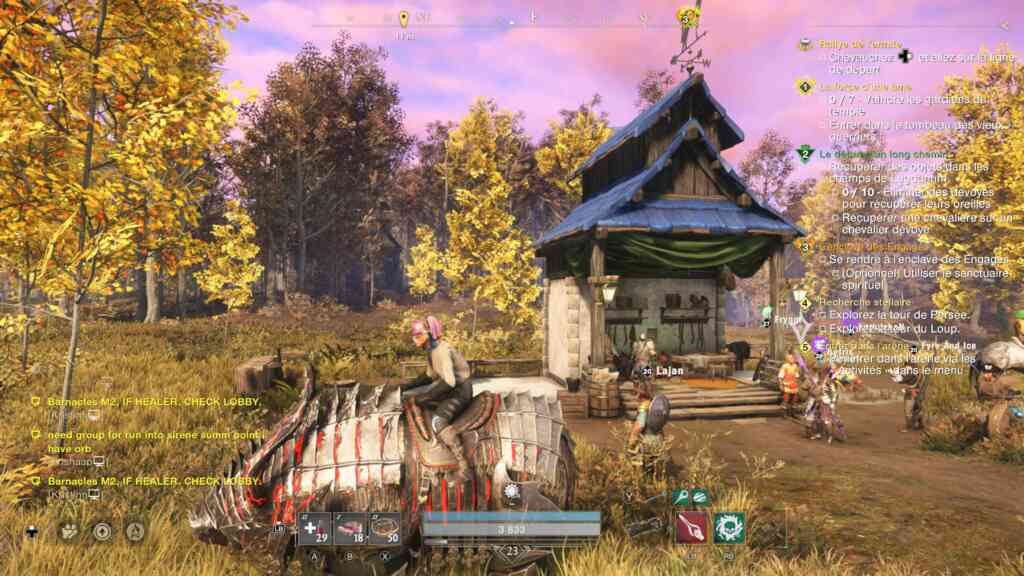
Task: Select the cooked dish slot with 50
Action: 385,527
